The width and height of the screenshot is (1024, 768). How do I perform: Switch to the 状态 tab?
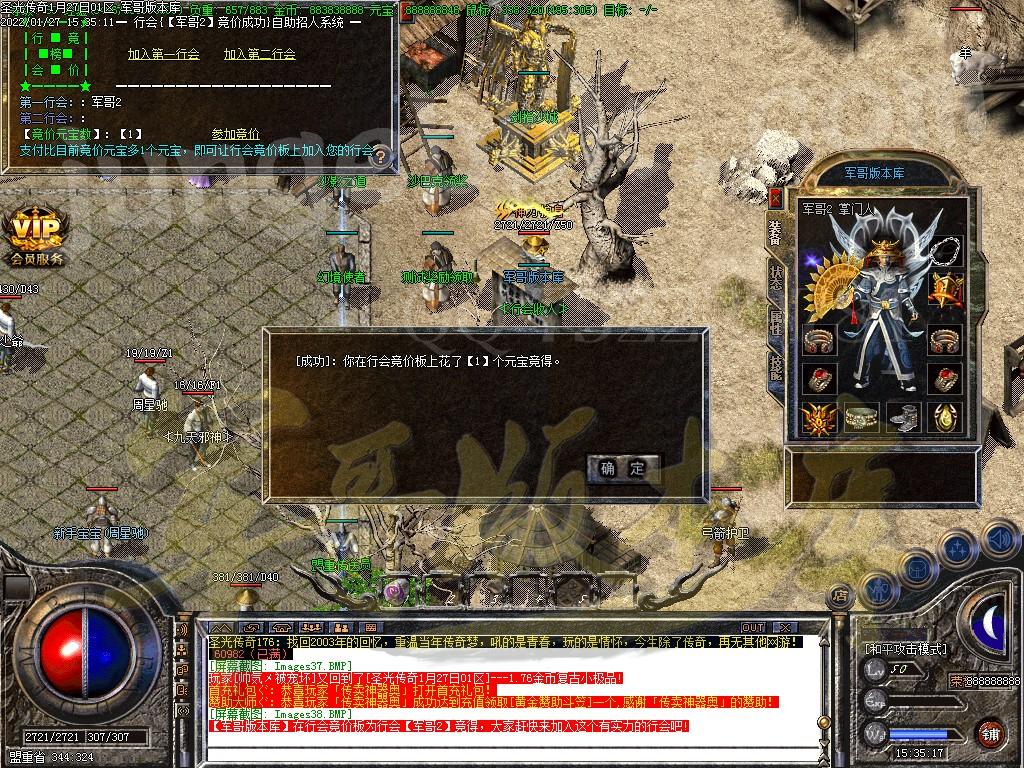point(775,278)
